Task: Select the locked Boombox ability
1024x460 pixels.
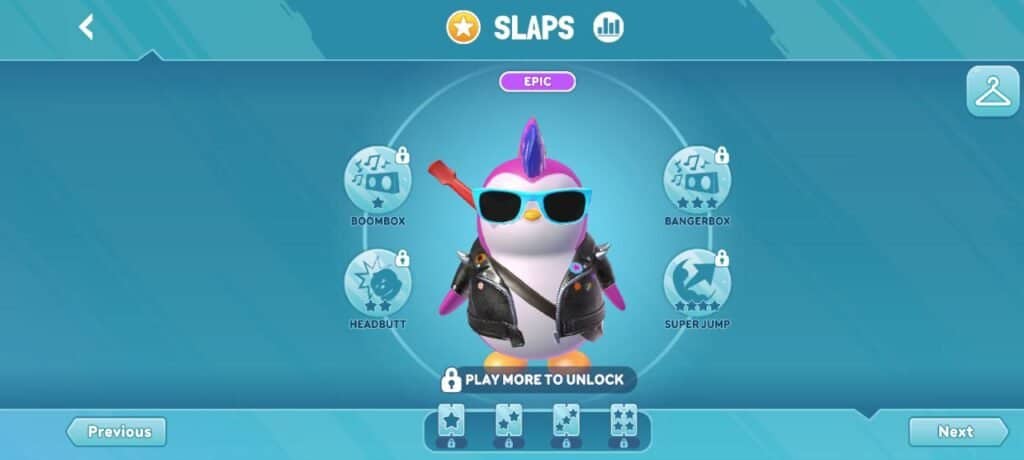Action: coord(377,180)
